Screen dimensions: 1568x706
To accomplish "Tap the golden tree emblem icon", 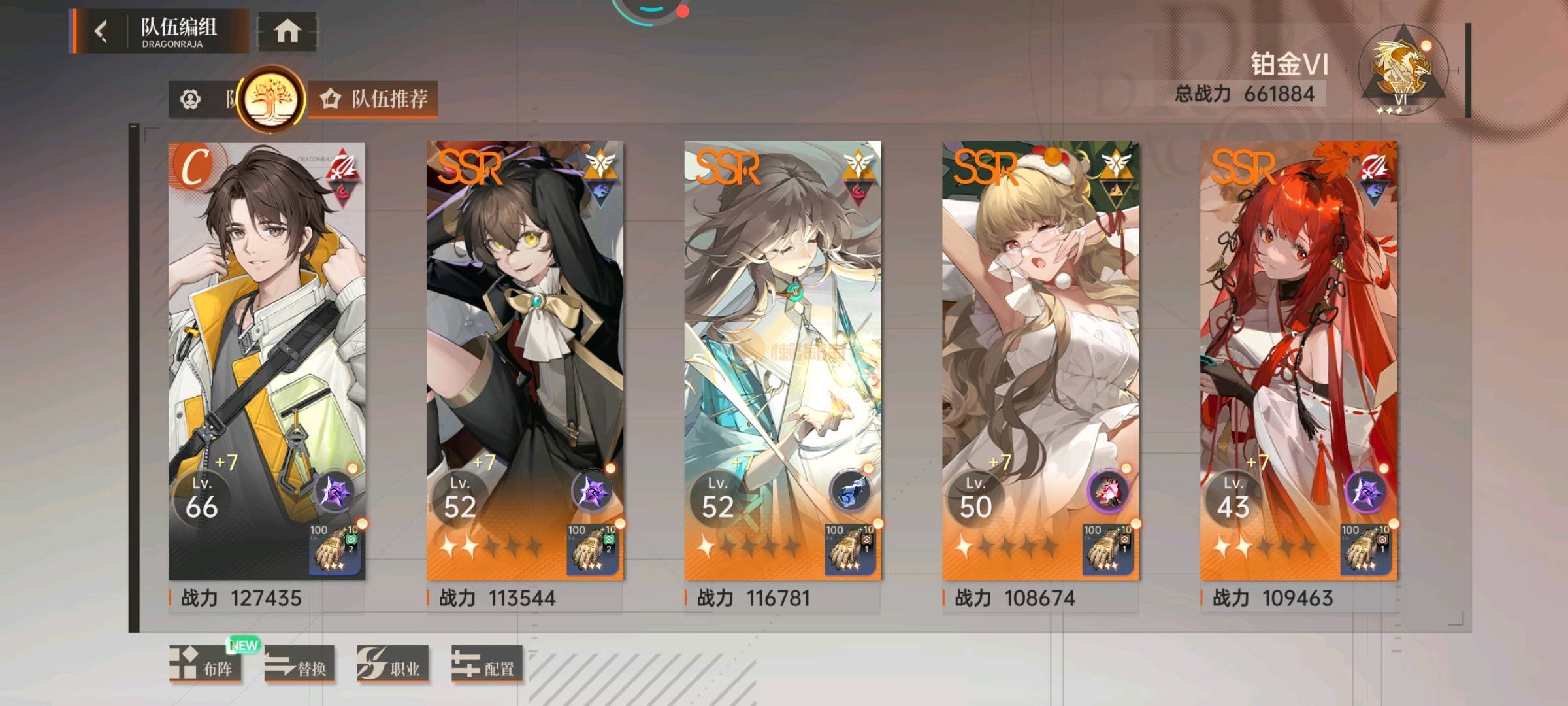I will (x=270, y=100).
